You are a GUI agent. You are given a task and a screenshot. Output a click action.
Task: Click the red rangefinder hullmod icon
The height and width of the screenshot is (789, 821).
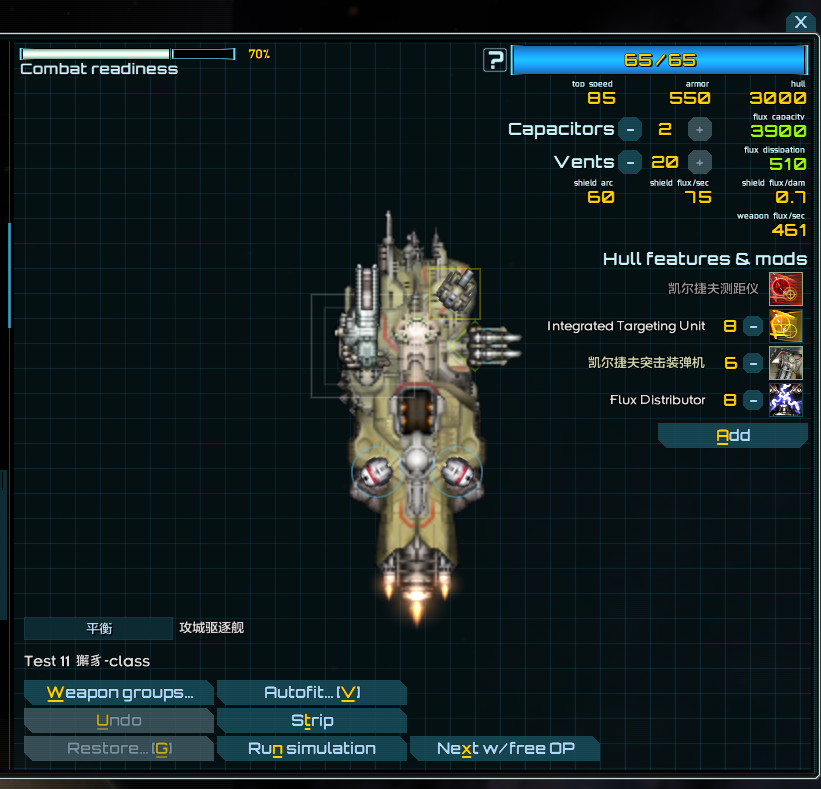pos(786,289)
